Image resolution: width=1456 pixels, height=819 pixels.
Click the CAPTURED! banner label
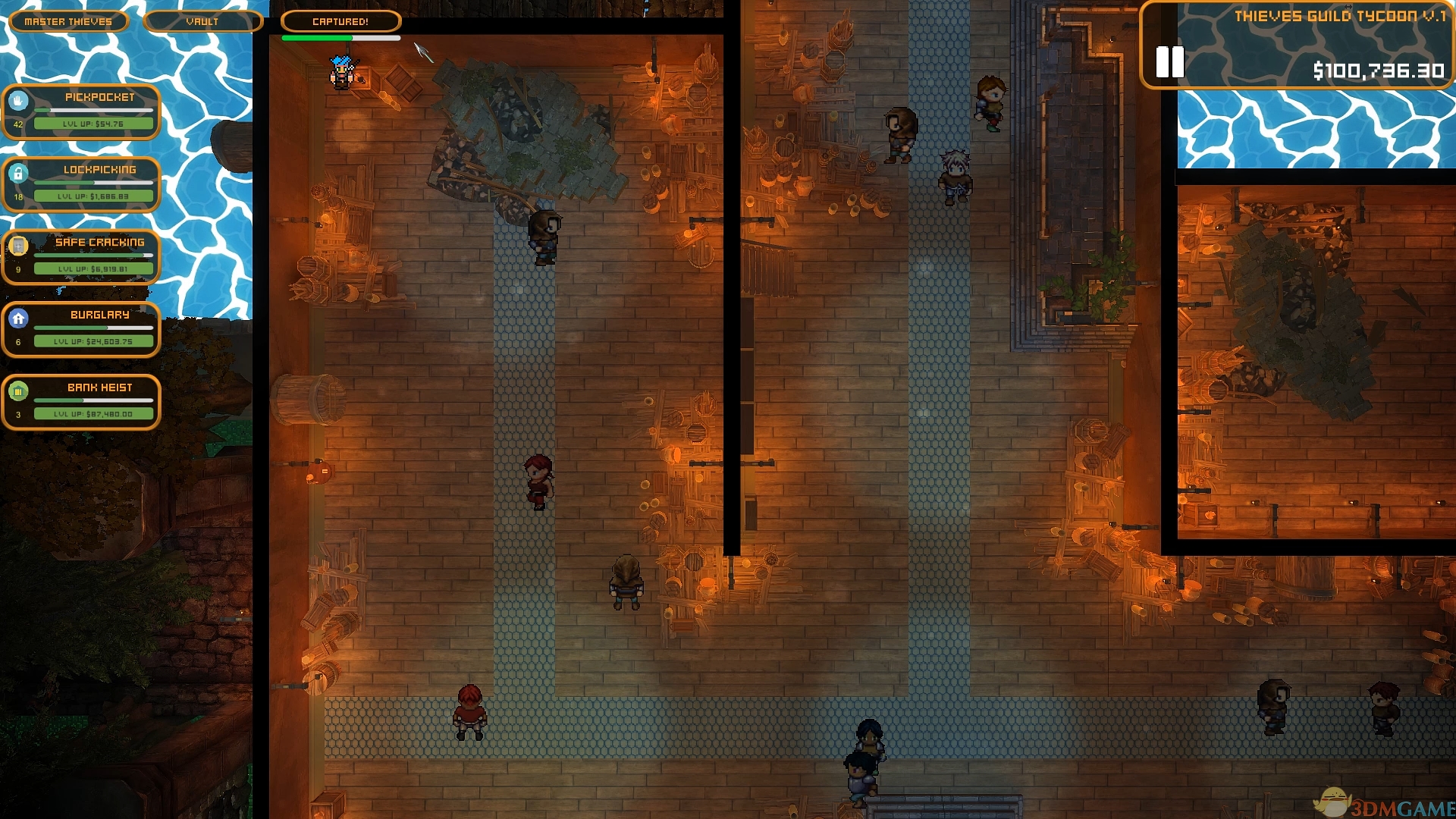340,21
